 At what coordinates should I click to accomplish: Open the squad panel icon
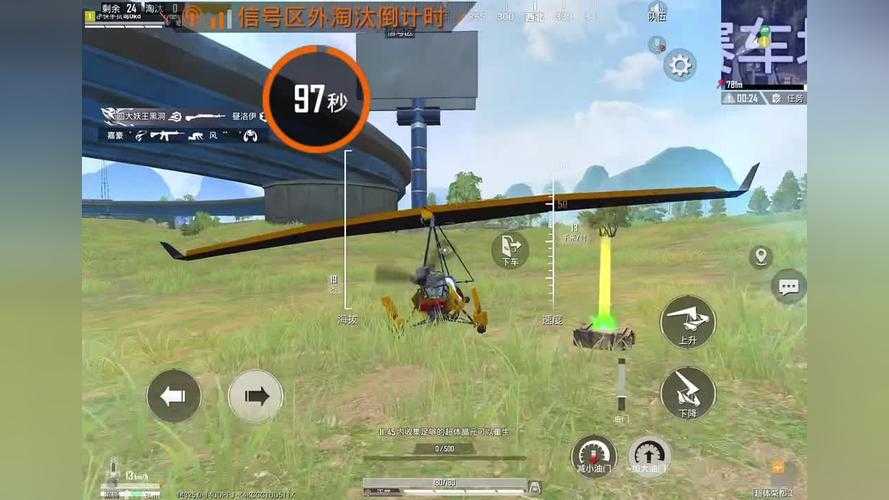pos(657,12)
